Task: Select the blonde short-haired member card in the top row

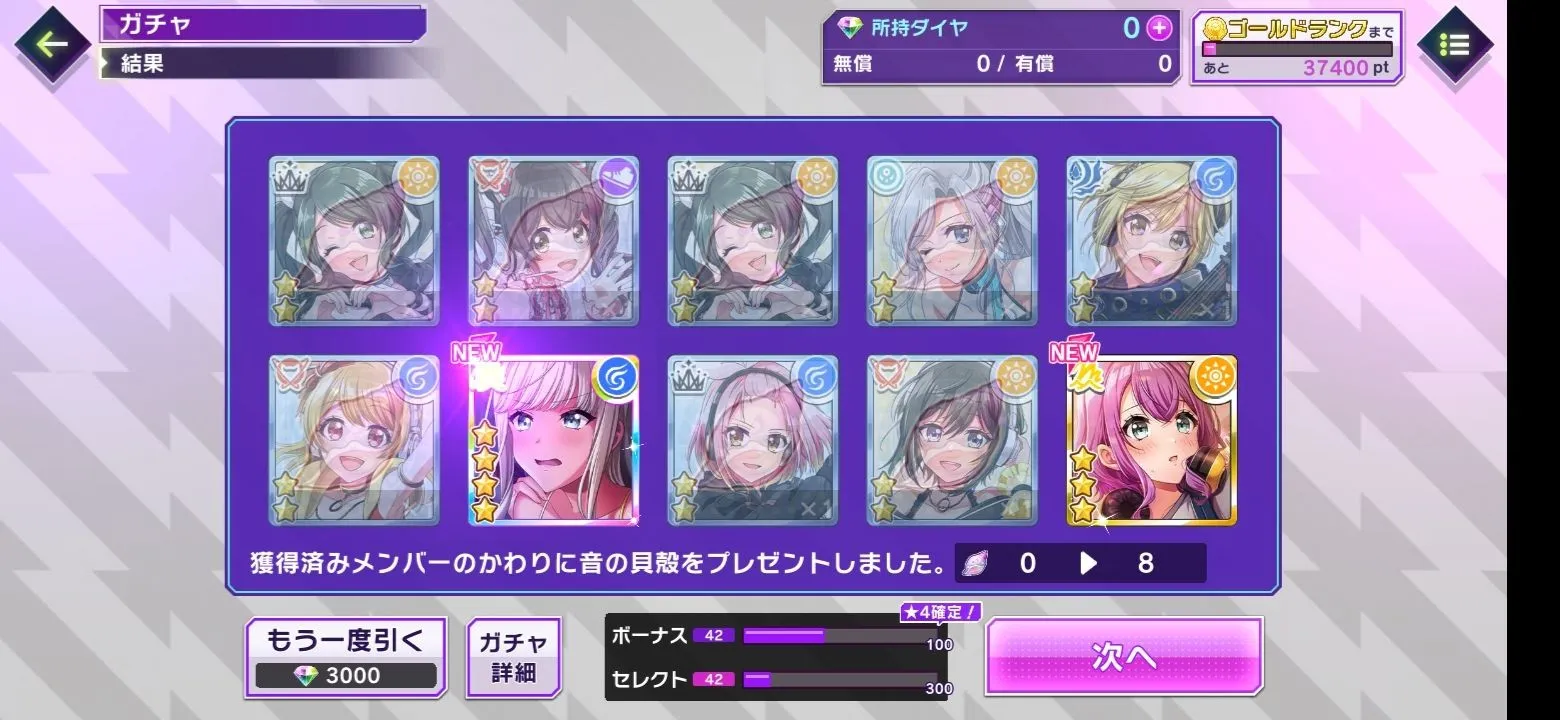Action: click(1152, 241)
